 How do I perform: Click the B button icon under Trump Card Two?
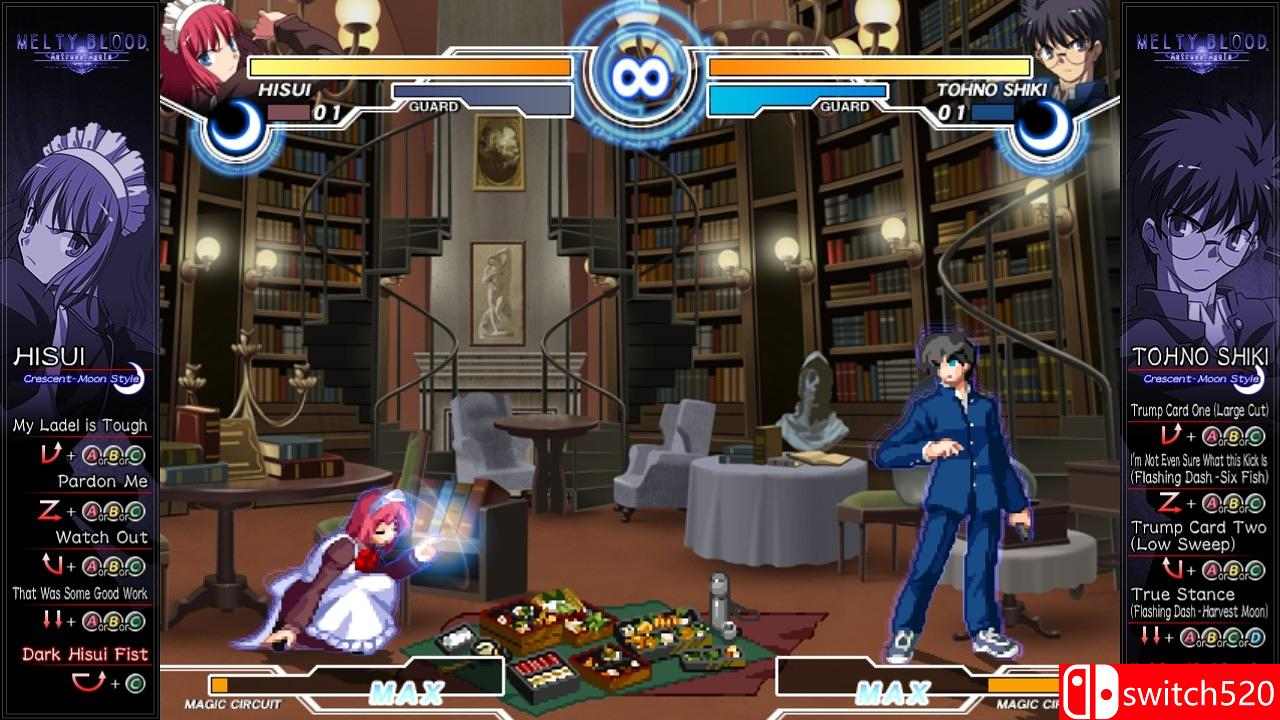1232,570
